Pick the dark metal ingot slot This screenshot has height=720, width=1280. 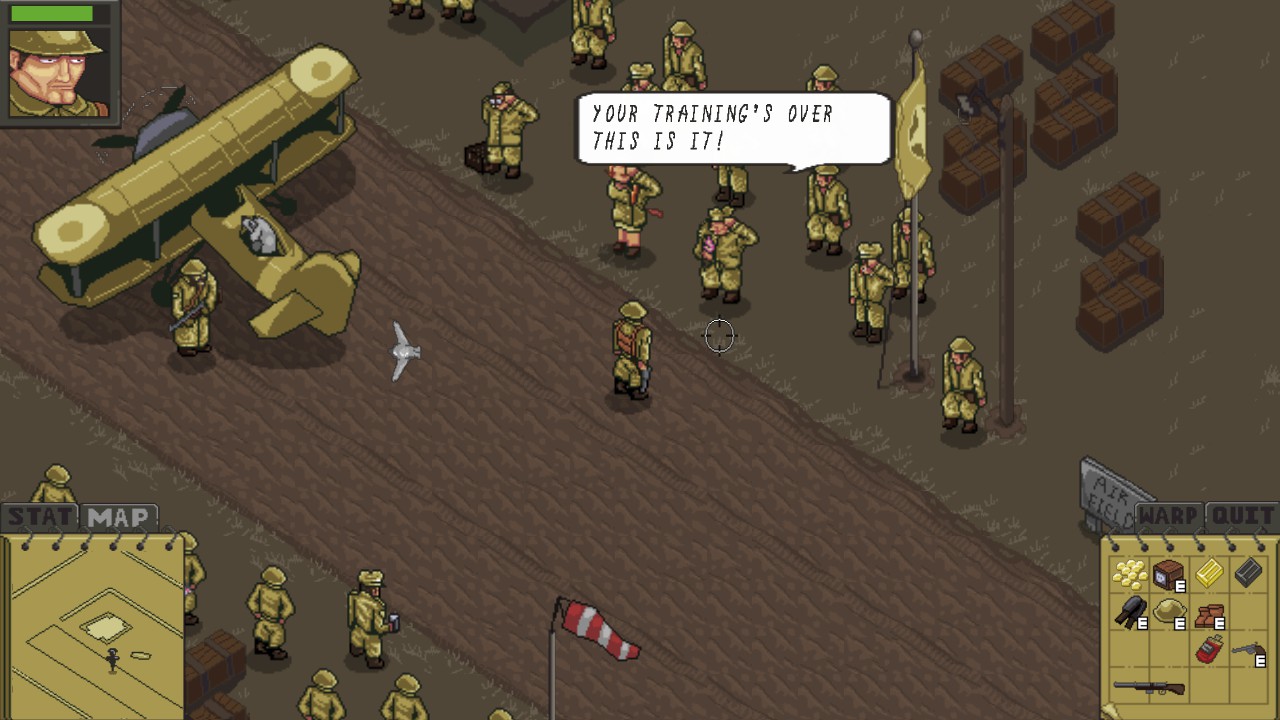tap(1246, 572)
